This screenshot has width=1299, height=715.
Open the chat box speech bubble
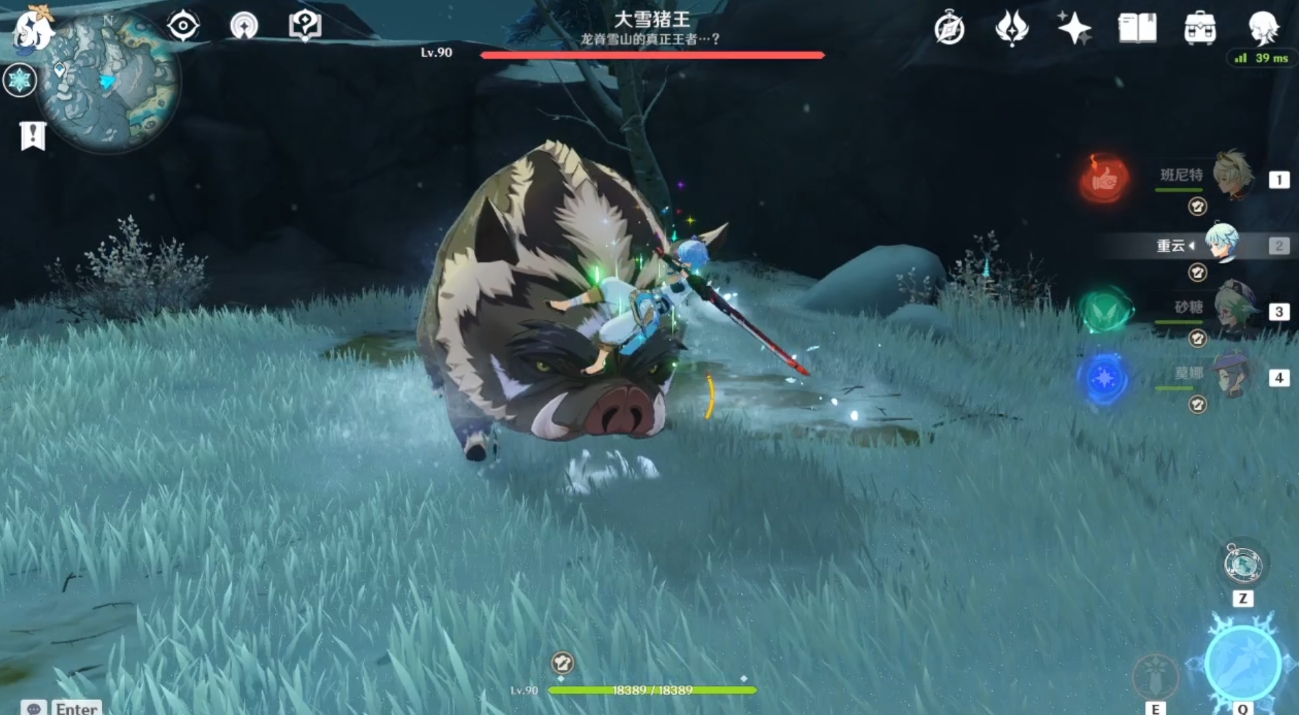tap(35, 708)
